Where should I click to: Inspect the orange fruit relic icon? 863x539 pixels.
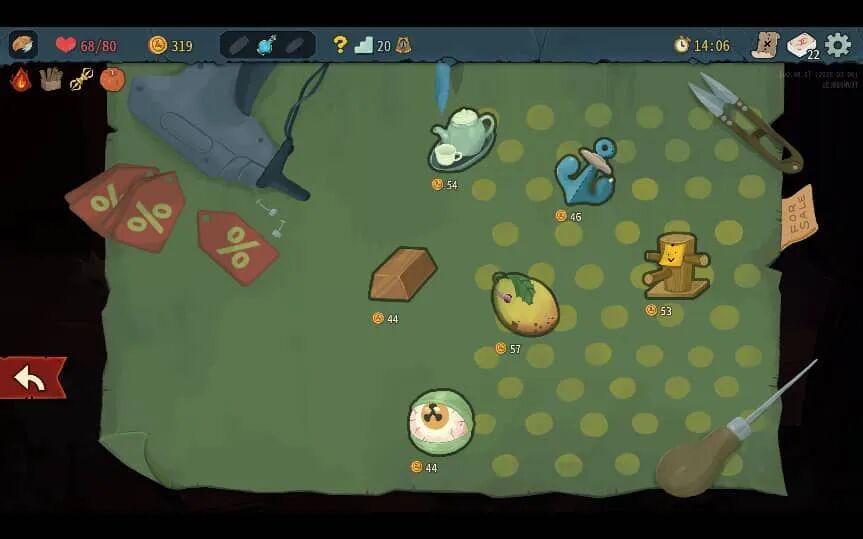pos(112,79)
